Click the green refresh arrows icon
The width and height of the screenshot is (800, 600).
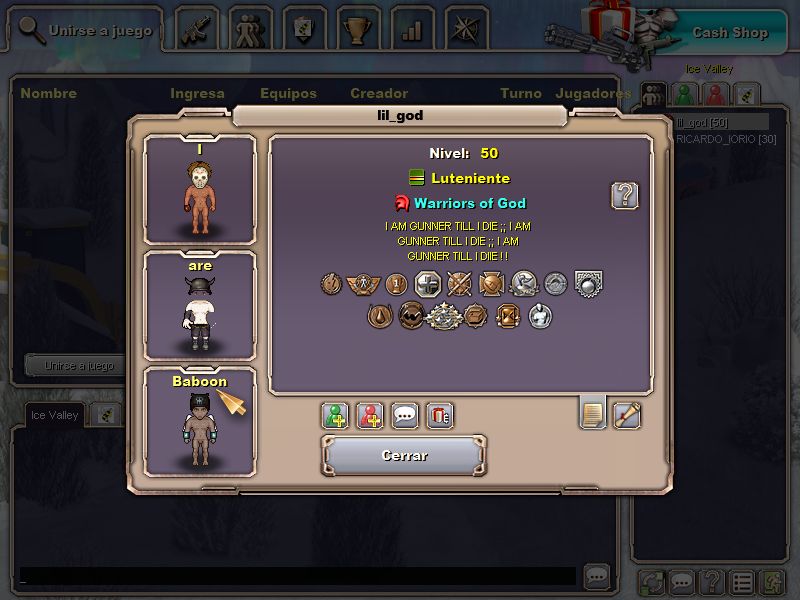[x=653, y=582]
